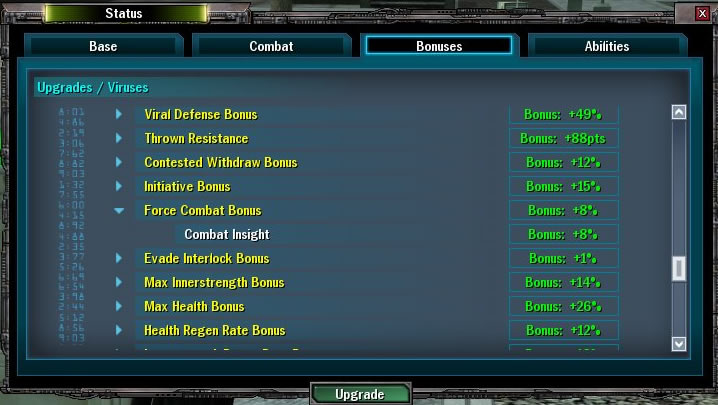The image size is (718, 405).
Task: Expand Evade Interlock Bonus
Action: (119, 258)
